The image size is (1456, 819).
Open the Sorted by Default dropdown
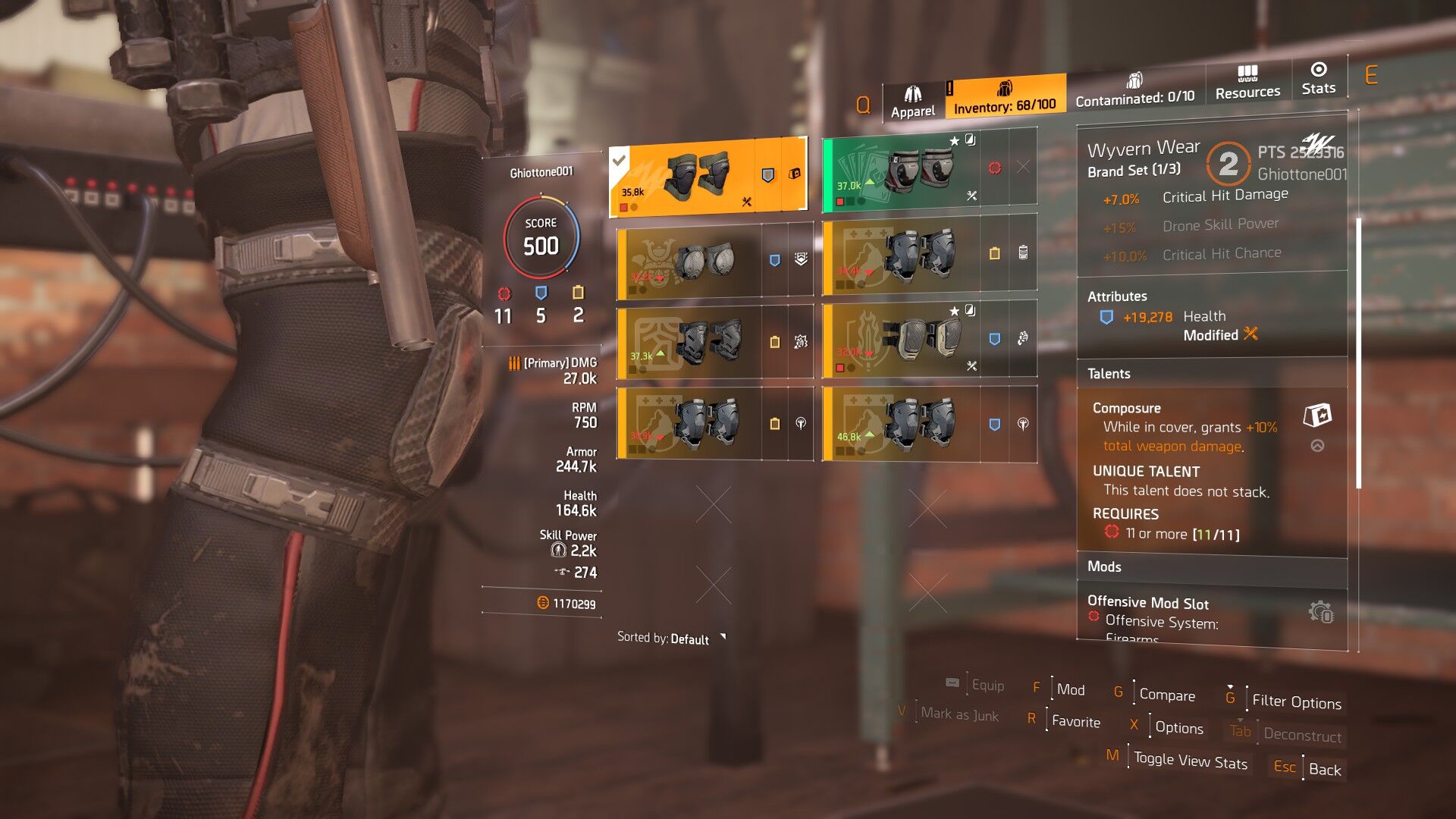[x=671, y=639]
